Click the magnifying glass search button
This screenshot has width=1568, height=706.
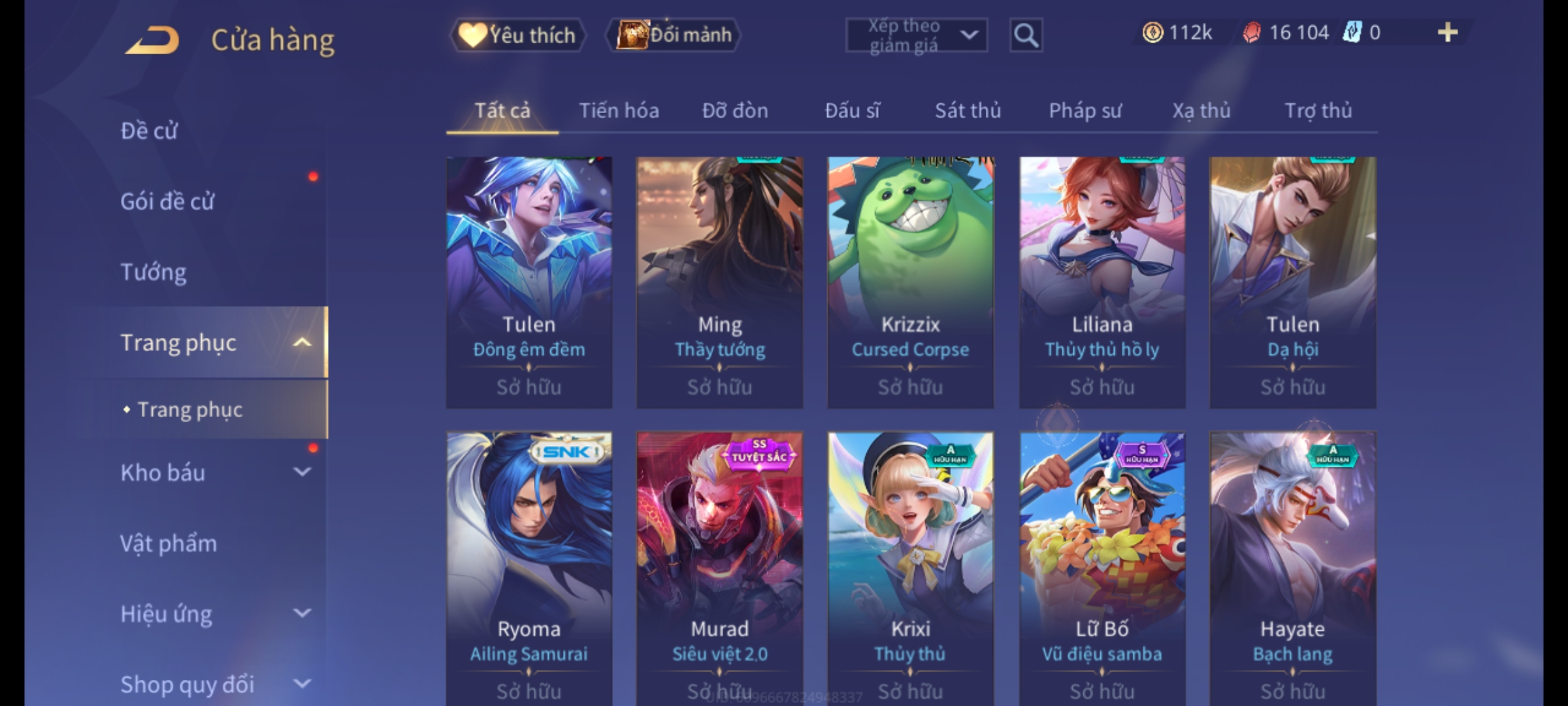[1026, 35]
